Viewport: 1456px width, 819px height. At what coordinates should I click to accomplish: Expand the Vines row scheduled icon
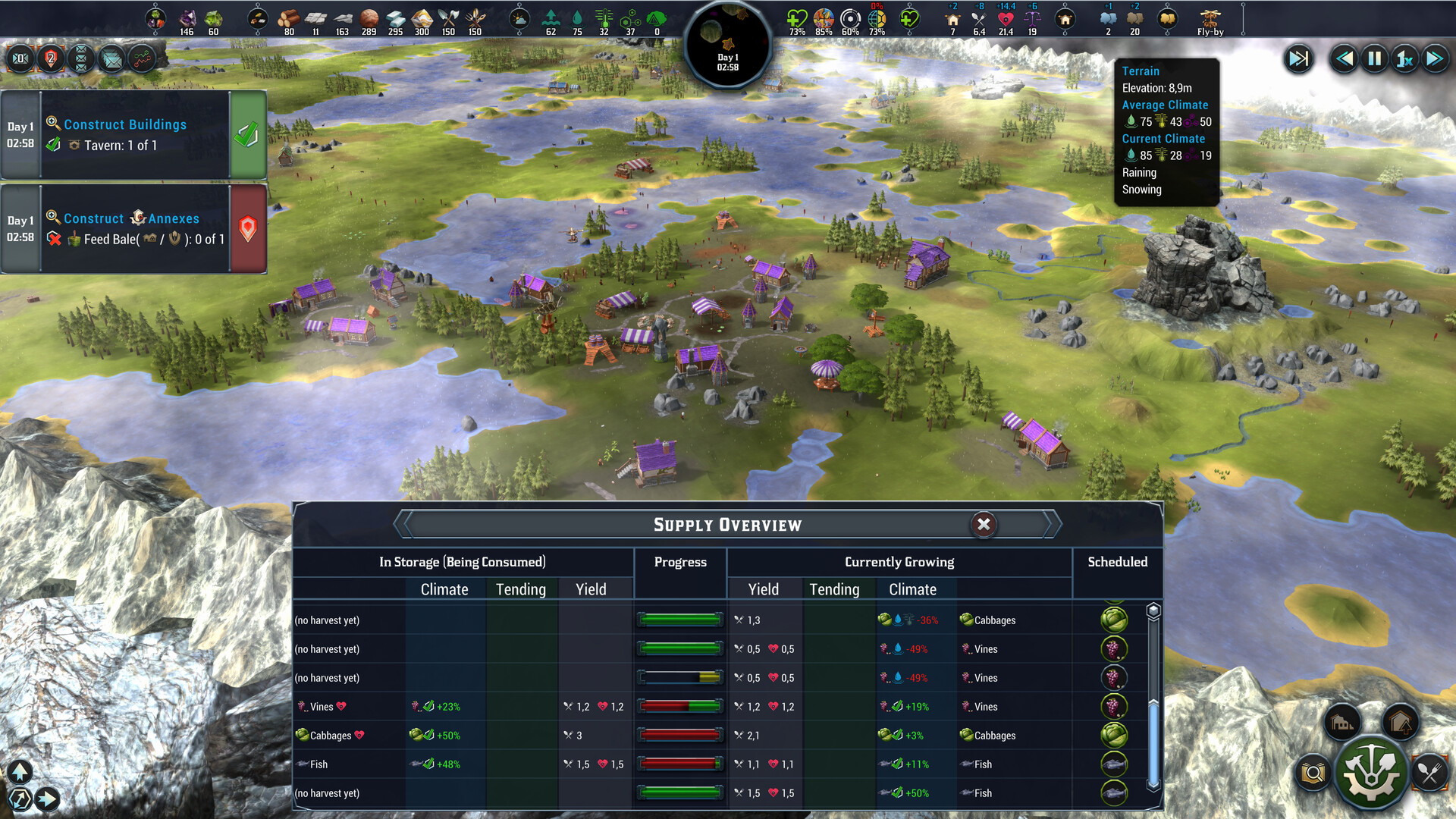coord(1113,649)
